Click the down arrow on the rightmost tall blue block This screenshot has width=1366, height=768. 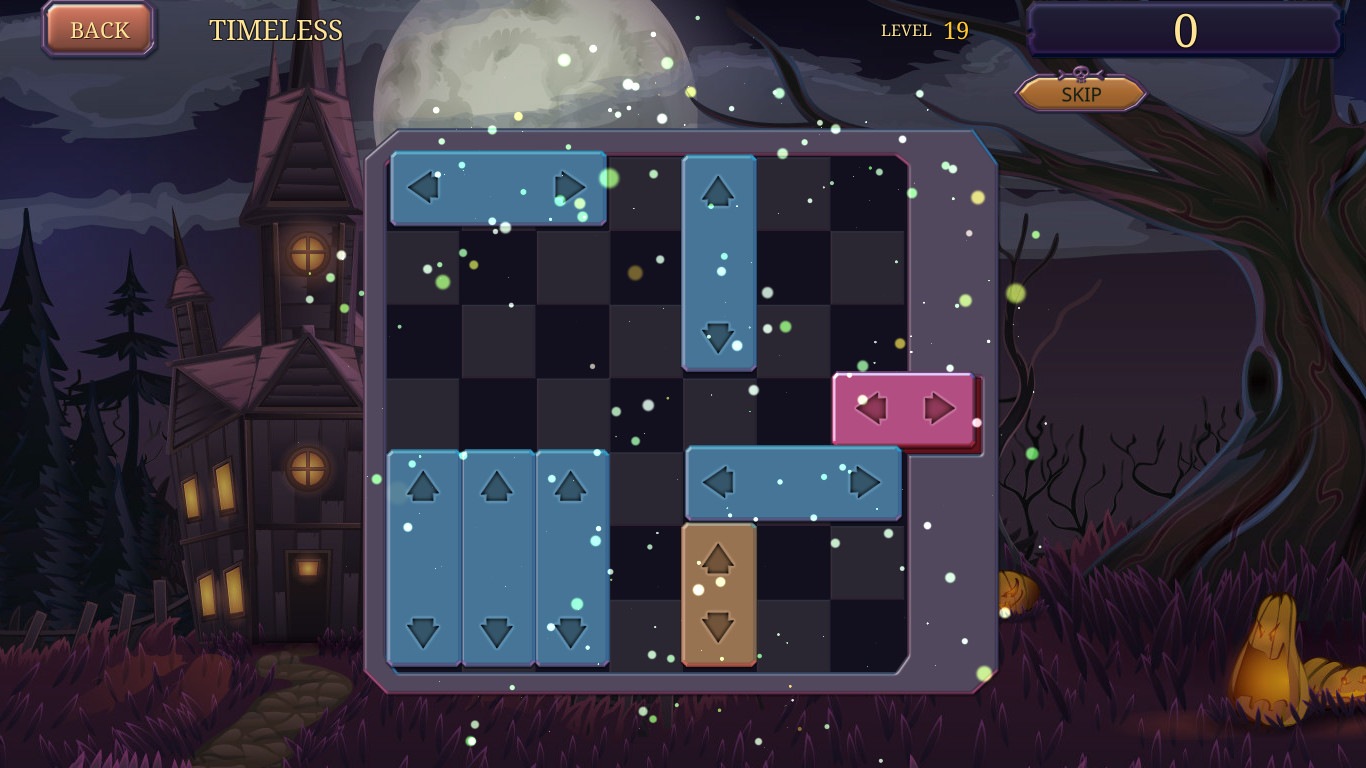coord(571,632)
